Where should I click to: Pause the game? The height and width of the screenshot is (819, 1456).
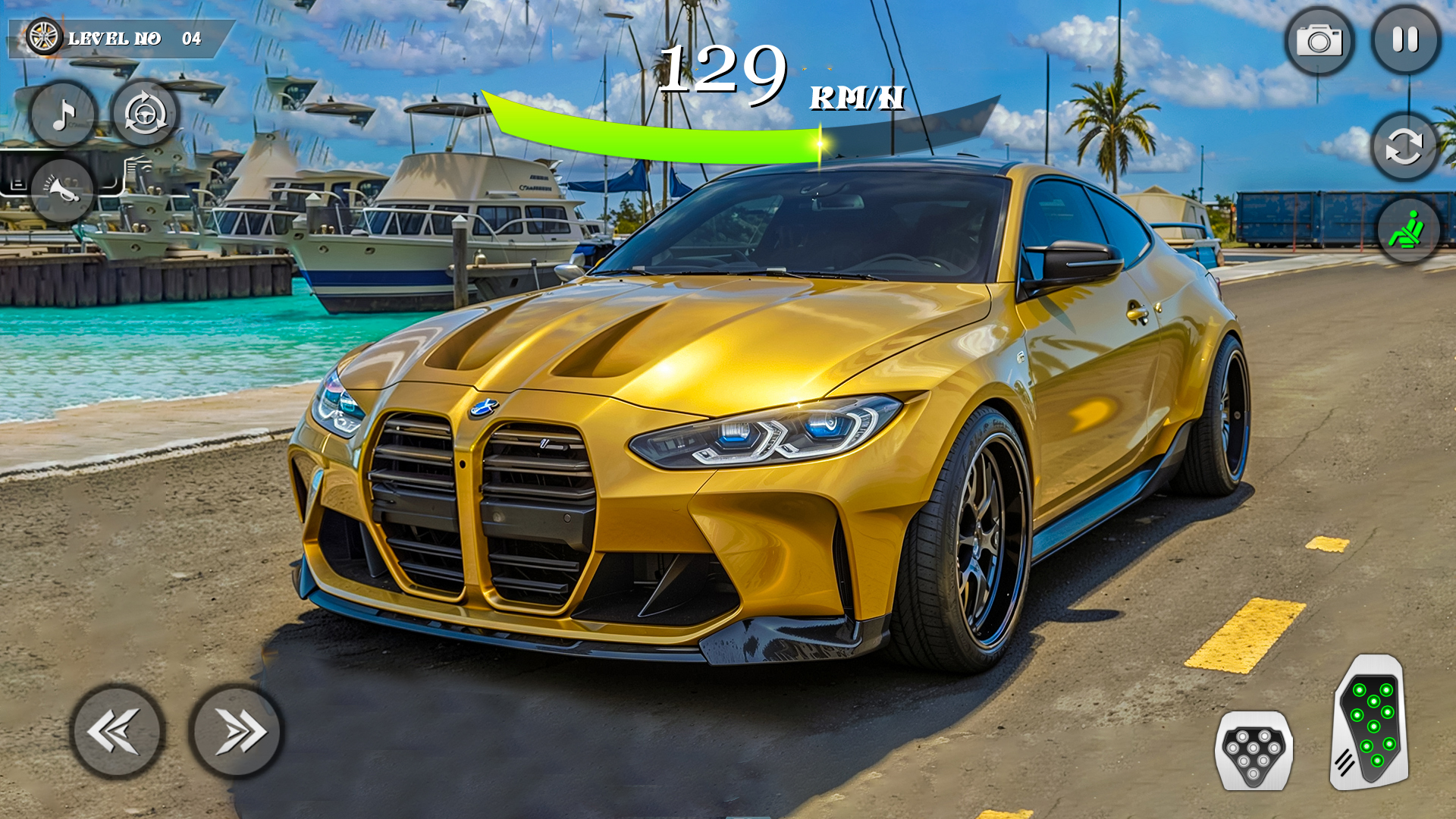tap(1405, 40)
